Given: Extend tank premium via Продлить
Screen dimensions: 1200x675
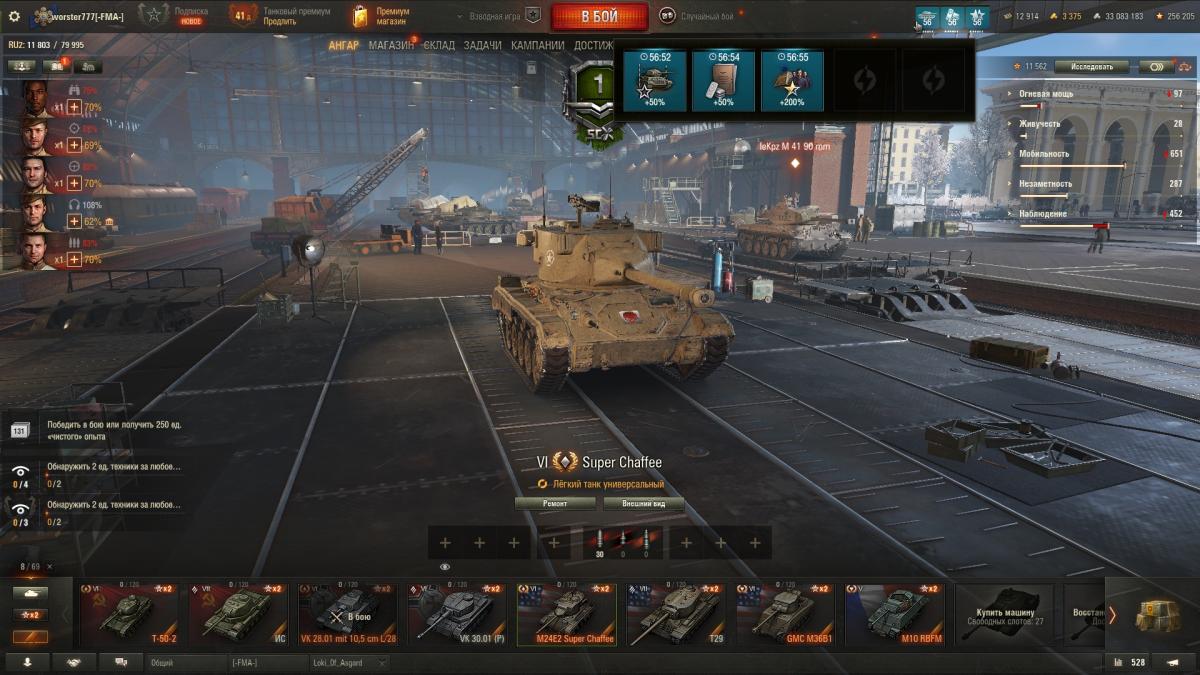Looking at the screenshot, I should [x=280, y=21].
